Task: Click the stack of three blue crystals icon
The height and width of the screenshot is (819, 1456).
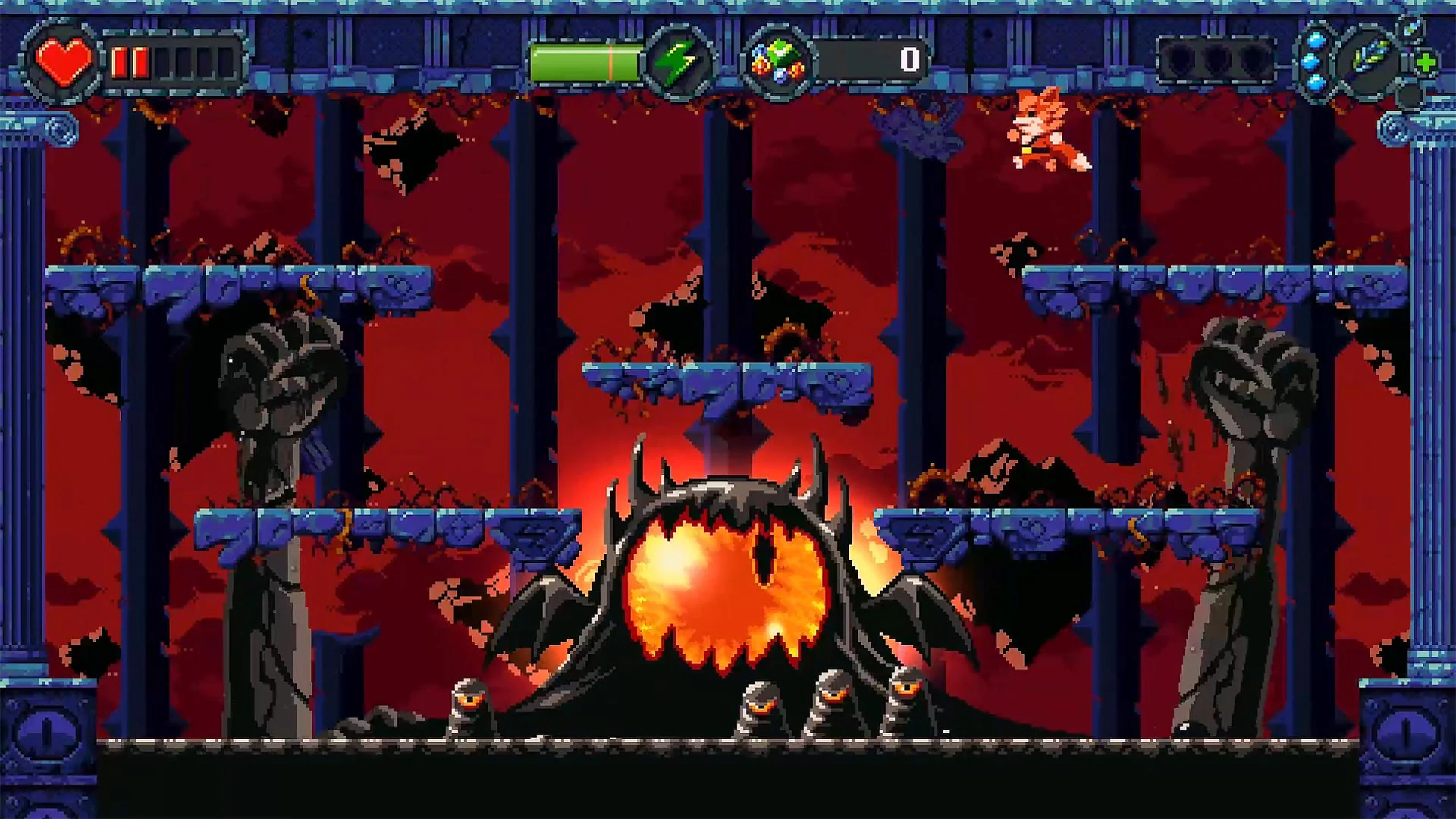Action: point(1316,60)
